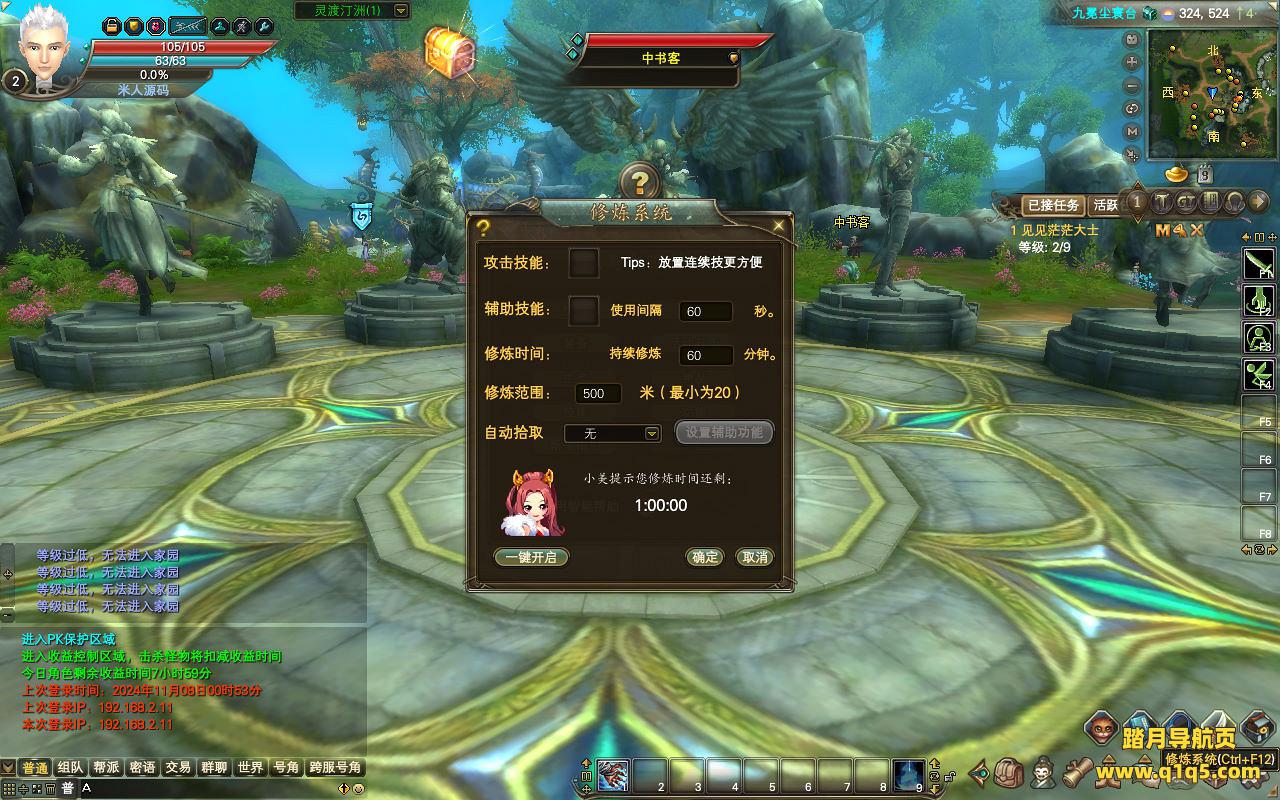Choose the empty 辅助技能 slot

584,310
